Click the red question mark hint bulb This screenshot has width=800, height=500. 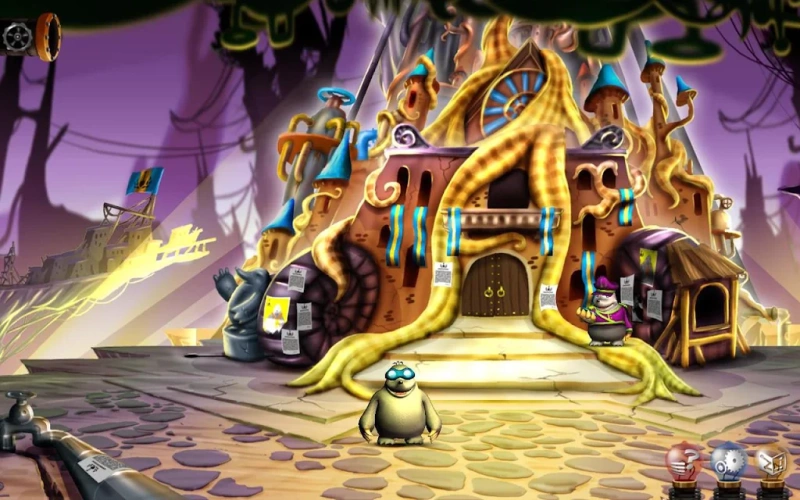(685, 462)
